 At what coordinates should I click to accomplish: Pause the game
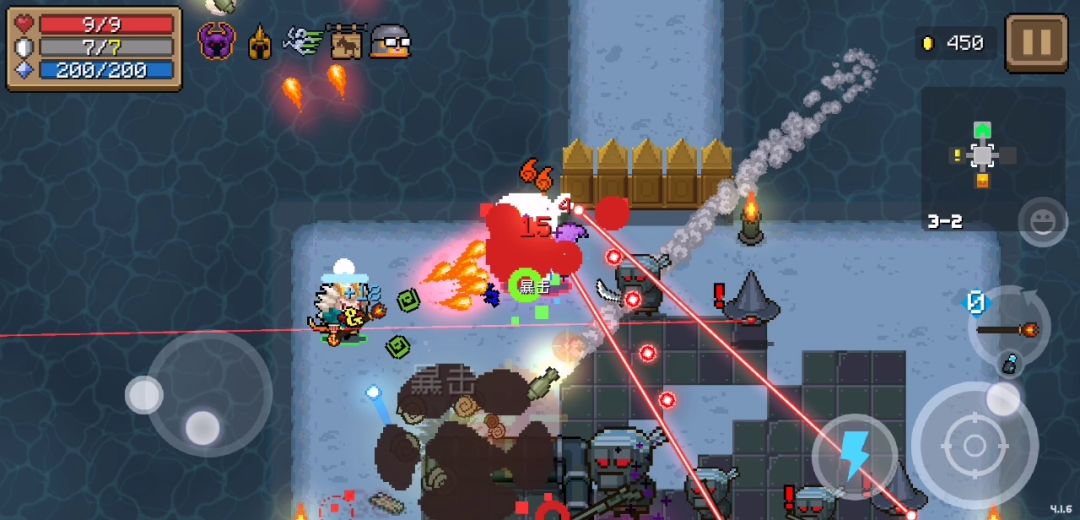pos(1036,43)
